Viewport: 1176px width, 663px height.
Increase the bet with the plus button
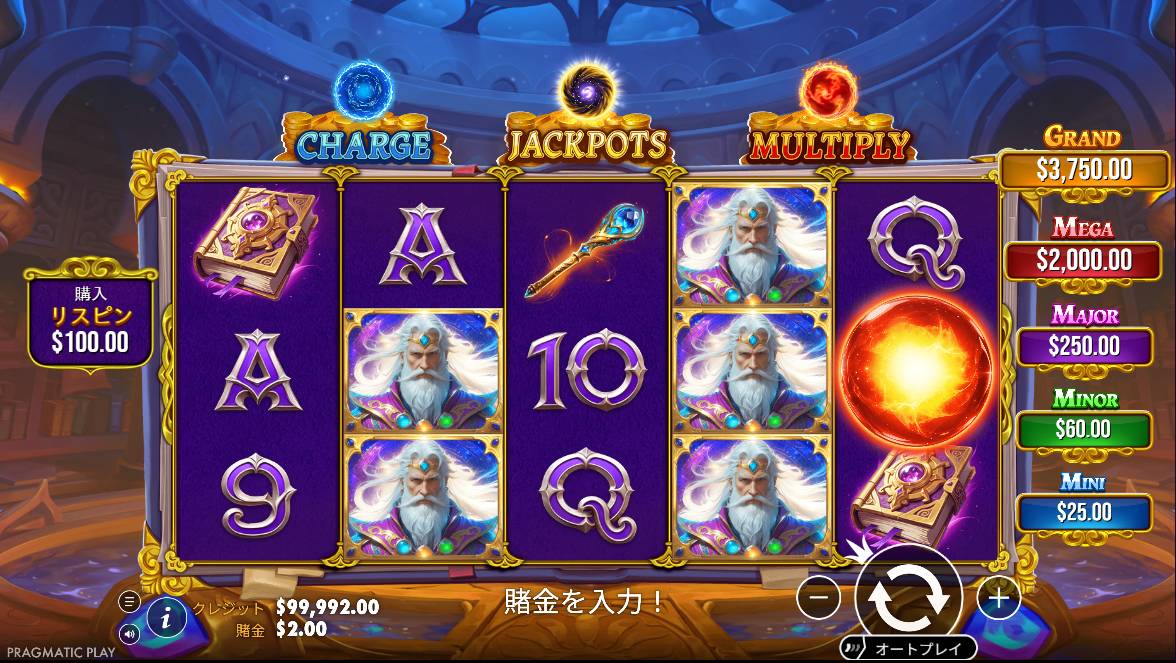998,598
